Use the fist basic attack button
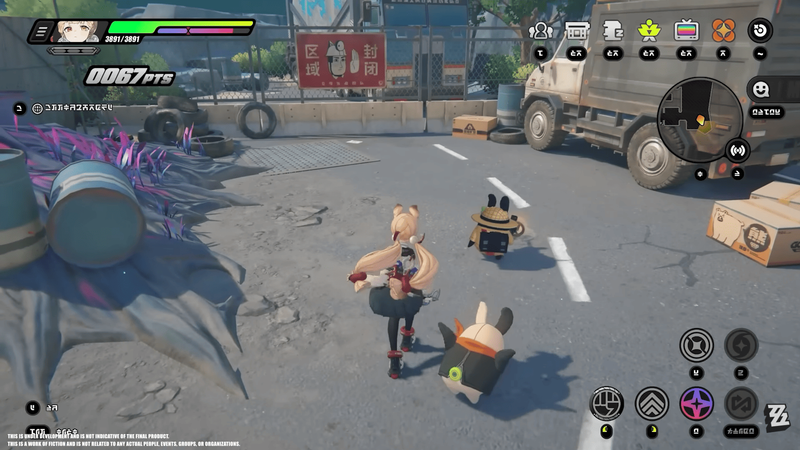The height and width of the screenshot is (450, 800). tap(607, 403)
